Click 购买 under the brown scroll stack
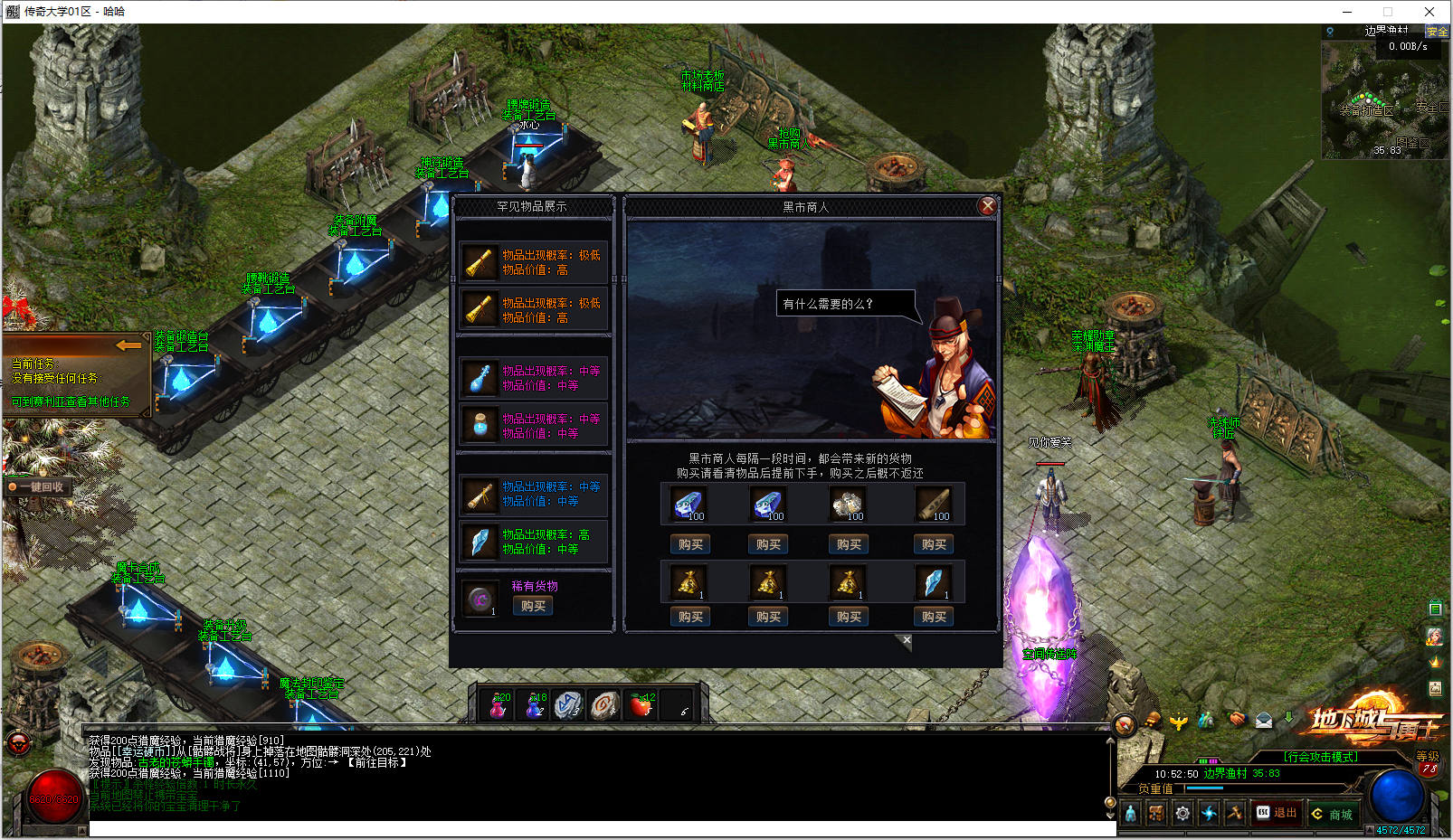1453x840 pixels. coord(934,544)
